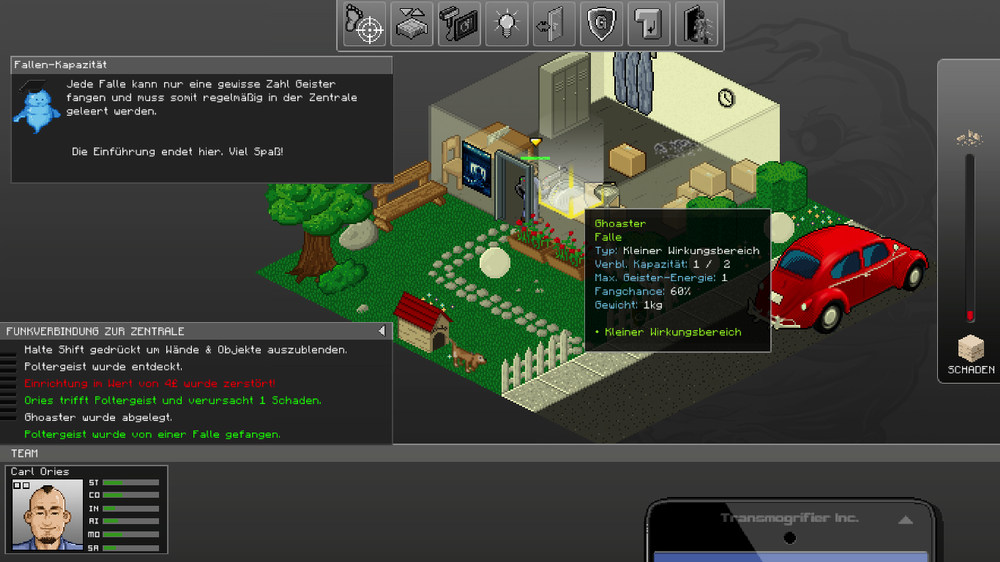Expand the Transmogrifier Inc. phone panel
This screenshot has height=562, width=1000.
coord(905,520)
